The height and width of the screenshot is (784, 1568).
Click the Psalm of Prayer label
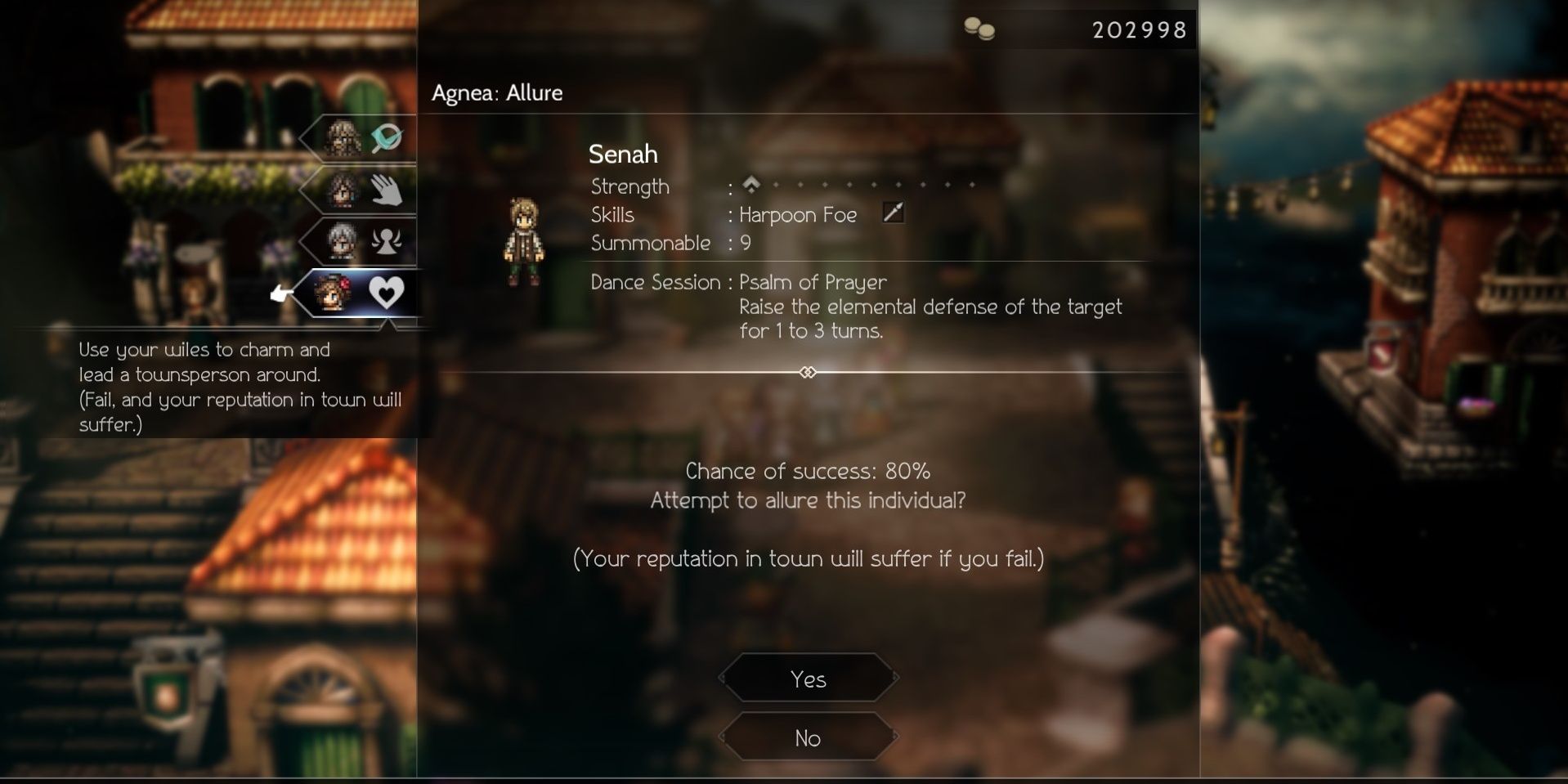point(812,282)
